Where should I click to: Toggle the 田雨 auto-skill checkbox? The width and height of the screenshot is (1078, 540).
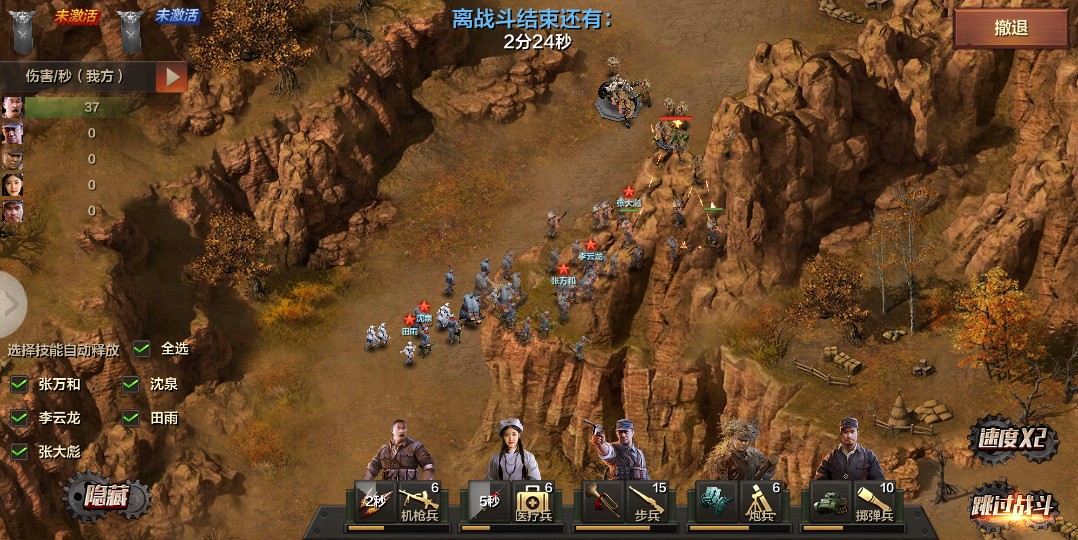(131, 418)
